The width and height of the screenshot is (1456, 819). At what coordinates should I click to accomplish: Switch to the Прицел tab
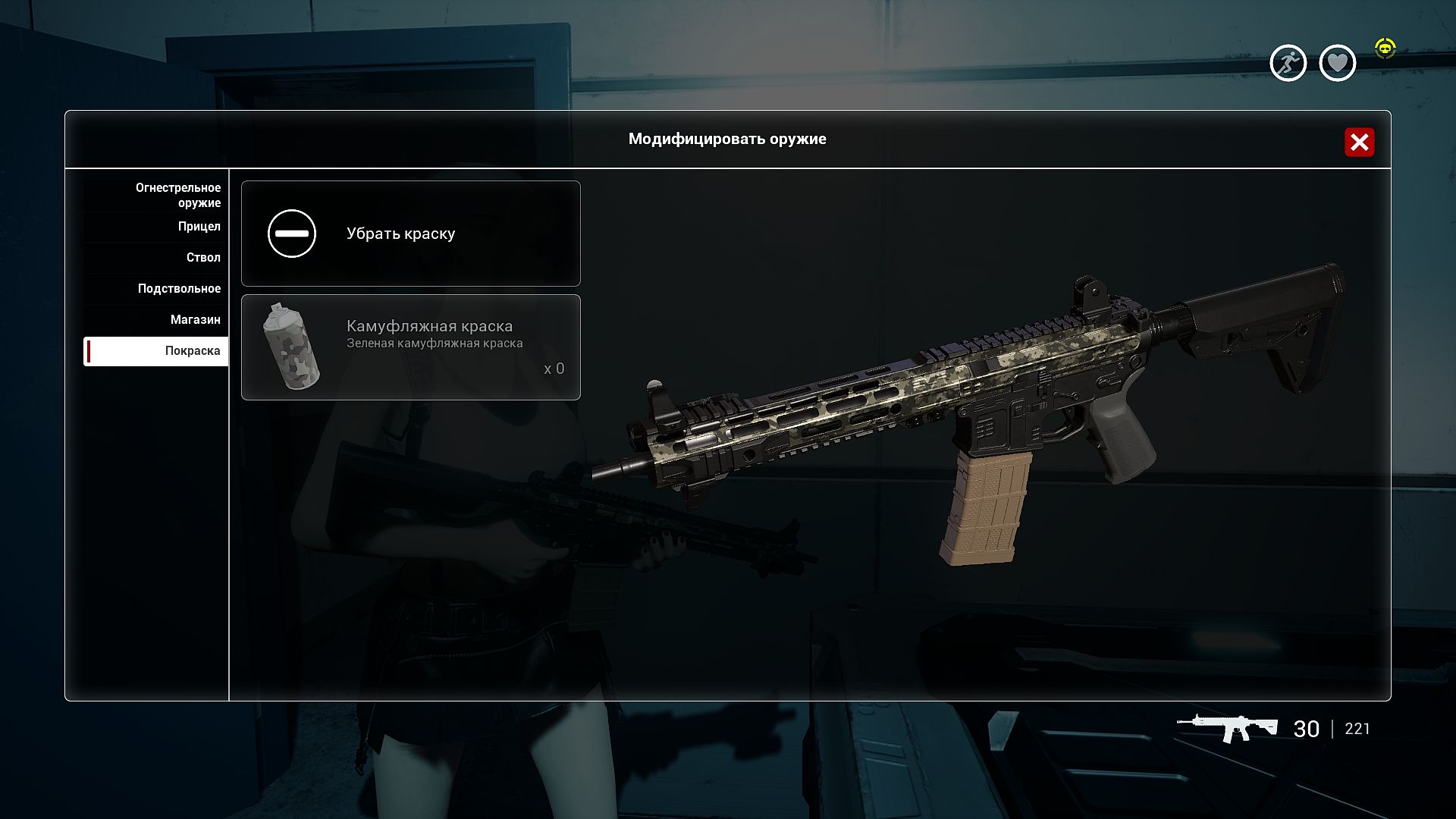coord(199,227)
